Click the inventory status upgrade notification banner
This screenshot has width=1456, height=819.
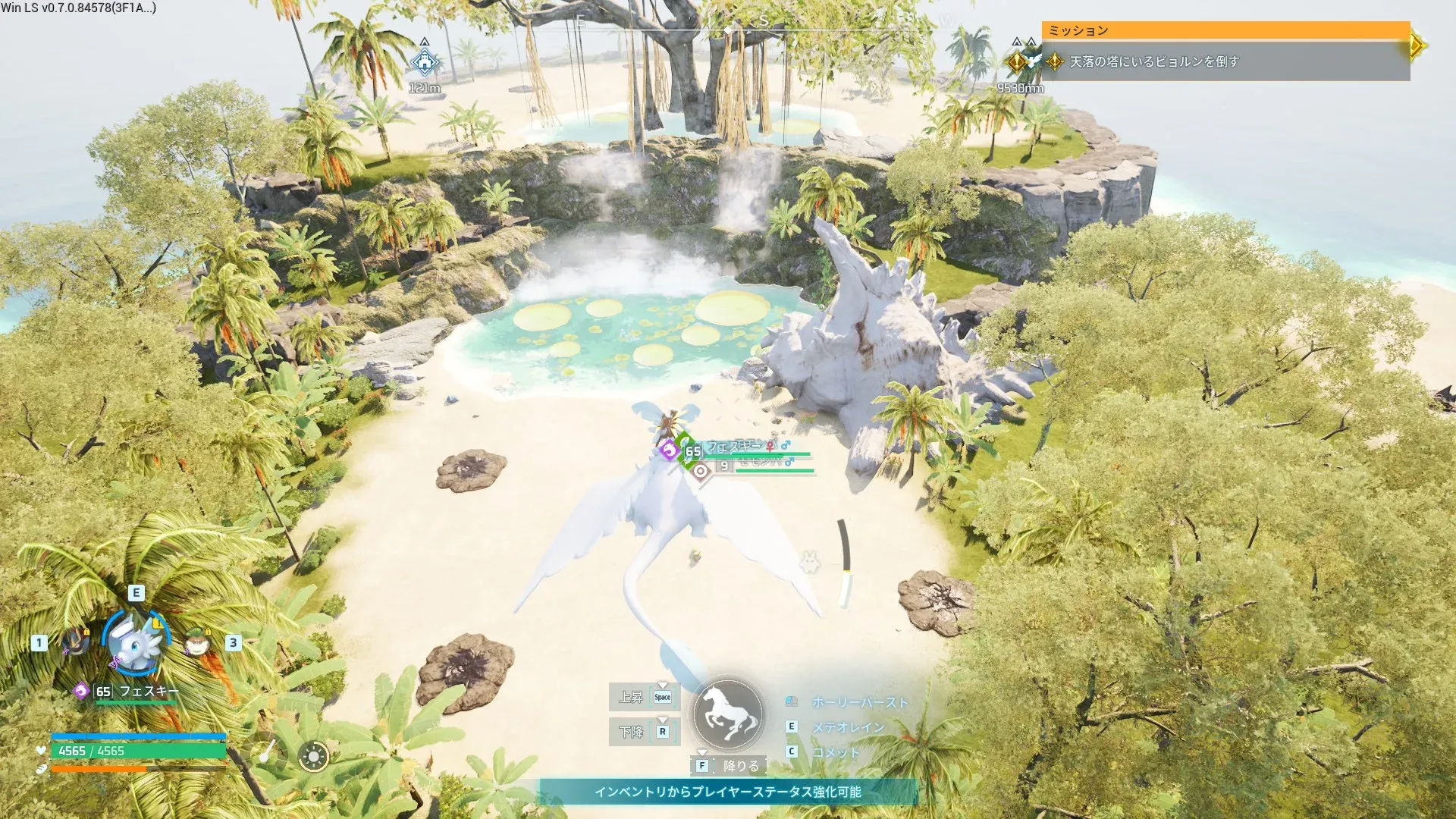pyautogui.click(x=728, y=792)
